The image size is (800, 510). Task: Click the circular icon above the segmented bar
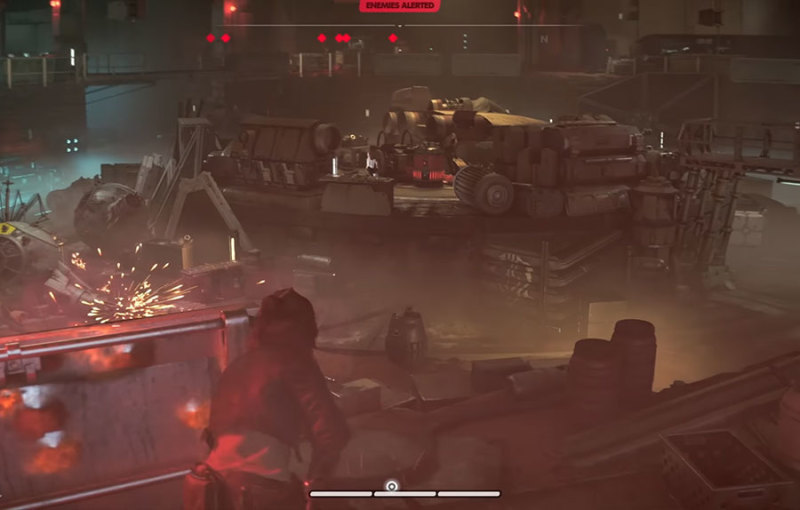tap(392, 485)
